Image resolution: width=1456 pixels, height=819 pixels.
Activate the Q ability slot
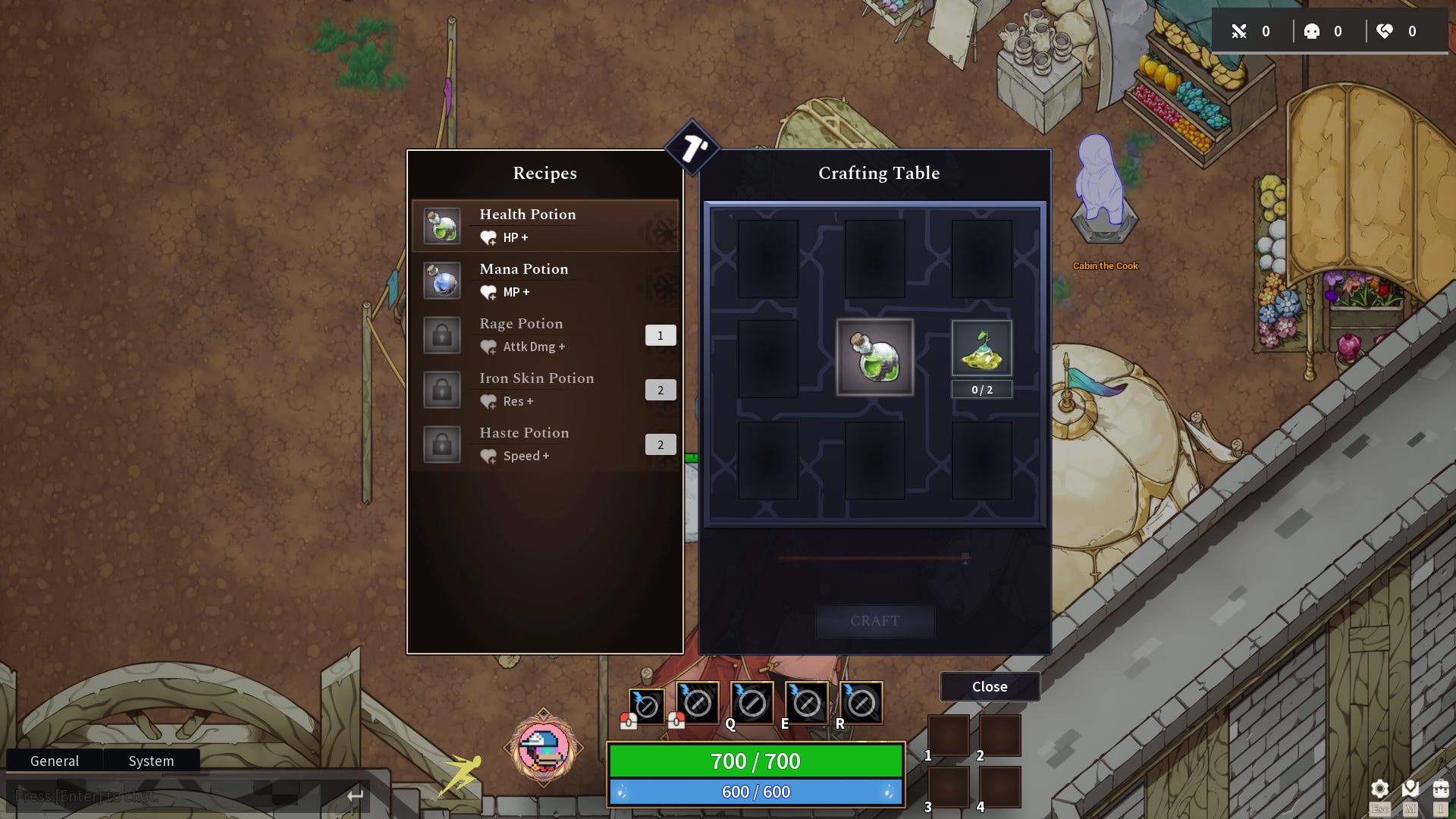click(752, 703)
